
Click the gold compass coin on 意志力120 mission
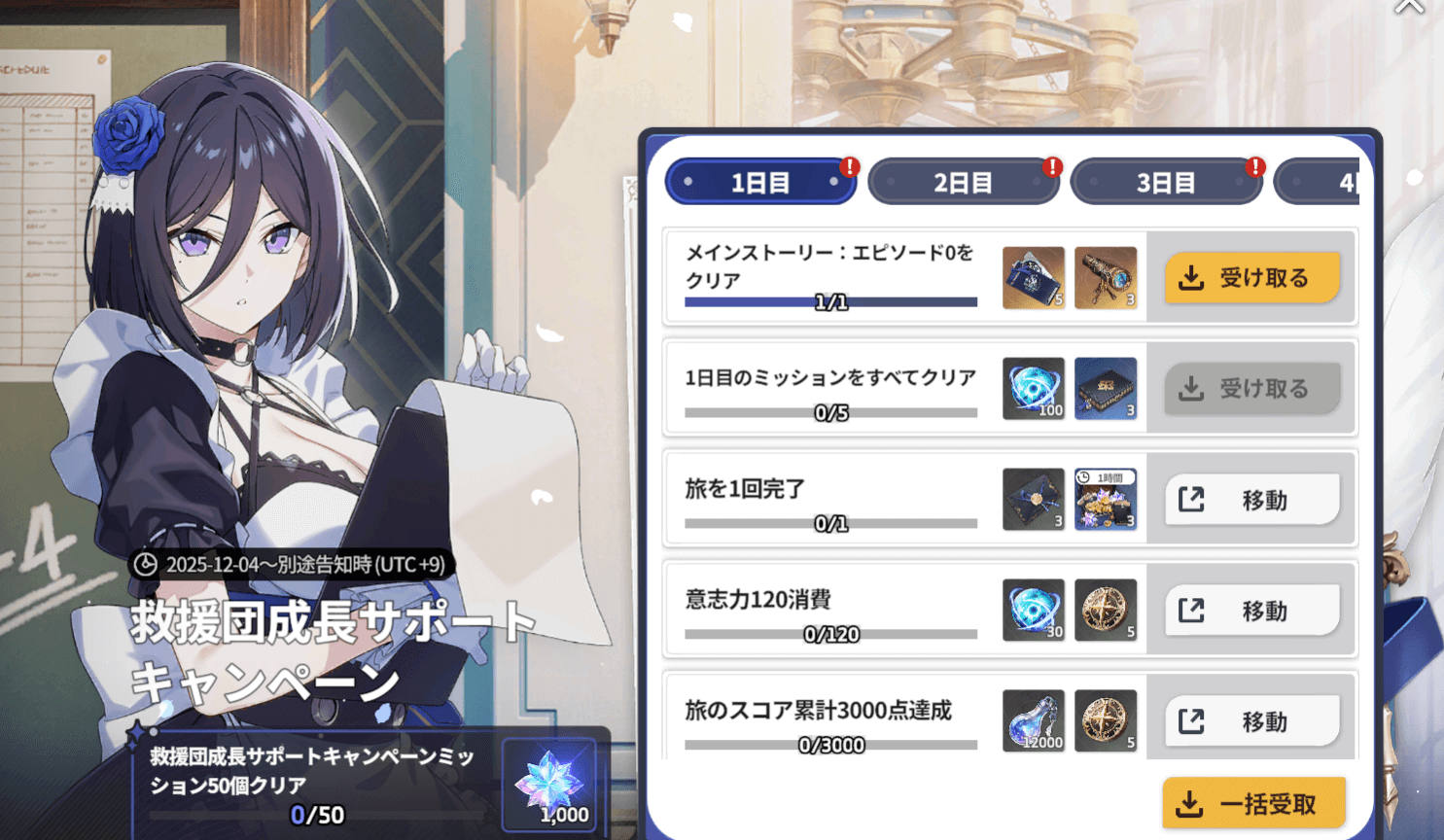1106,611
